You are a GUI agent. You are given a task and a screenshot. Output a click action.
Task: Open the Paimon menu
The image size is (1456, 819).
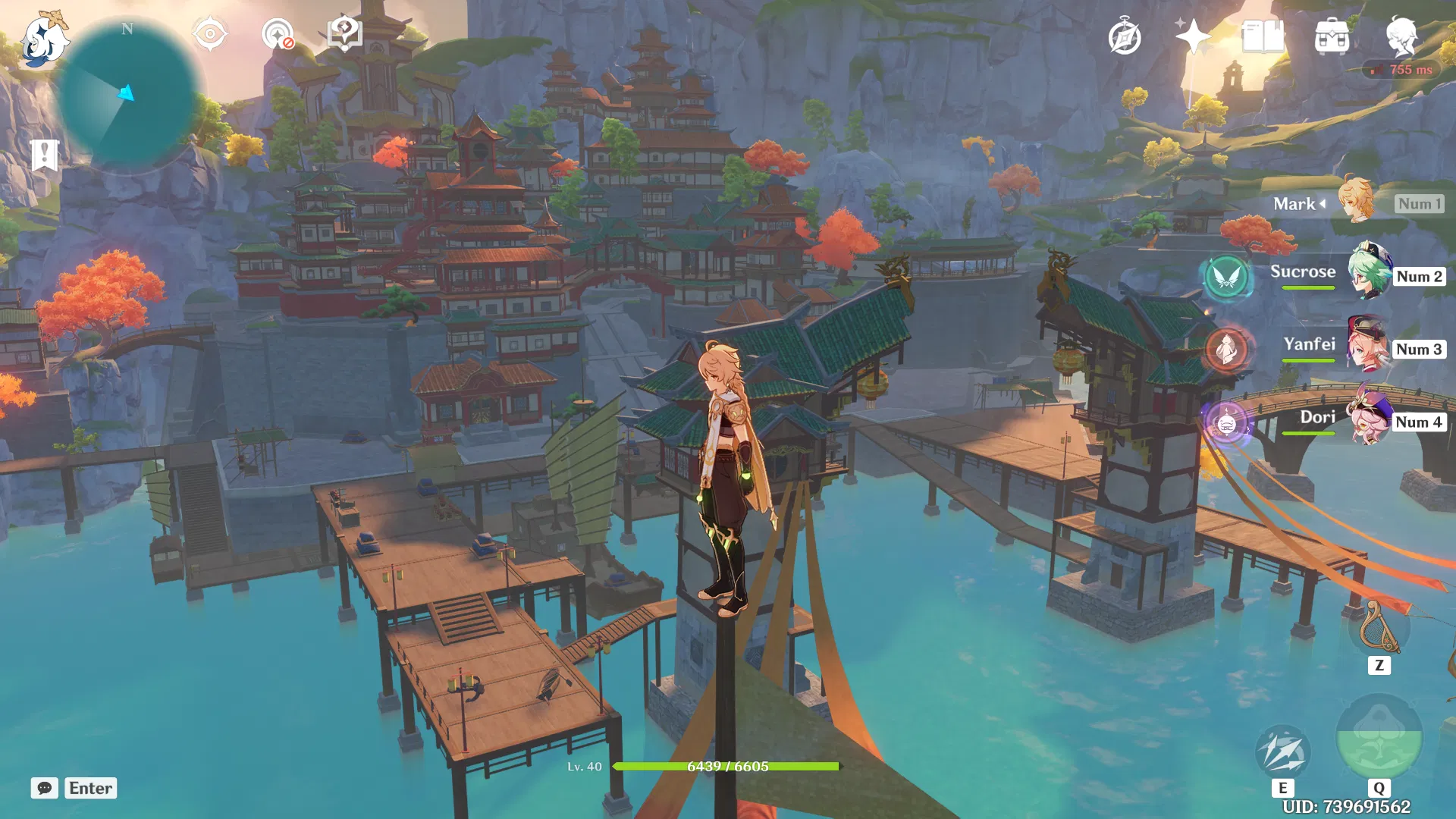point(43,36)
